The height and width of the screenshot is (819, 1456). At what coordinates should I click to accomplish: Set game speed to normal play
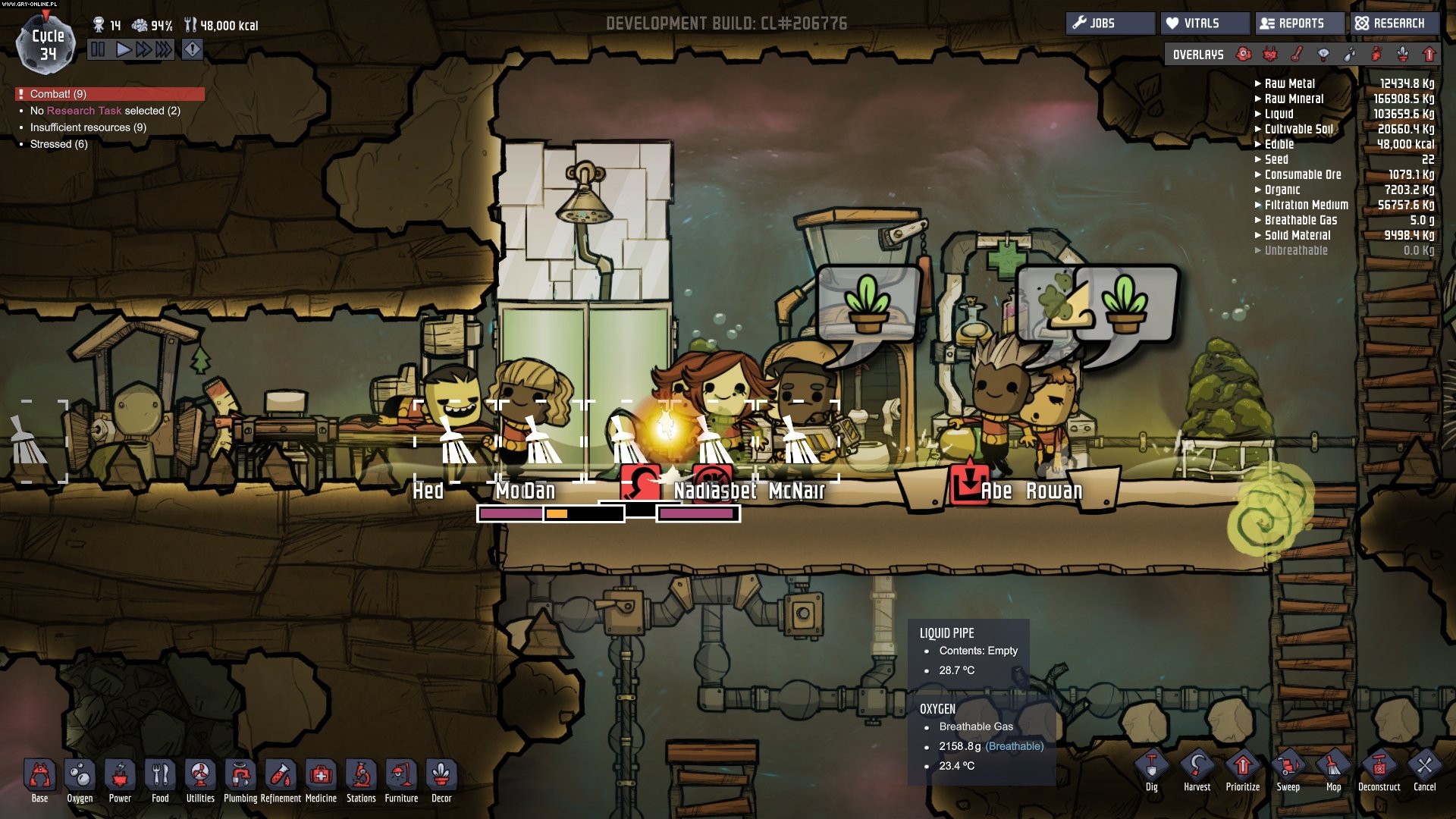[x=123, y=50]
